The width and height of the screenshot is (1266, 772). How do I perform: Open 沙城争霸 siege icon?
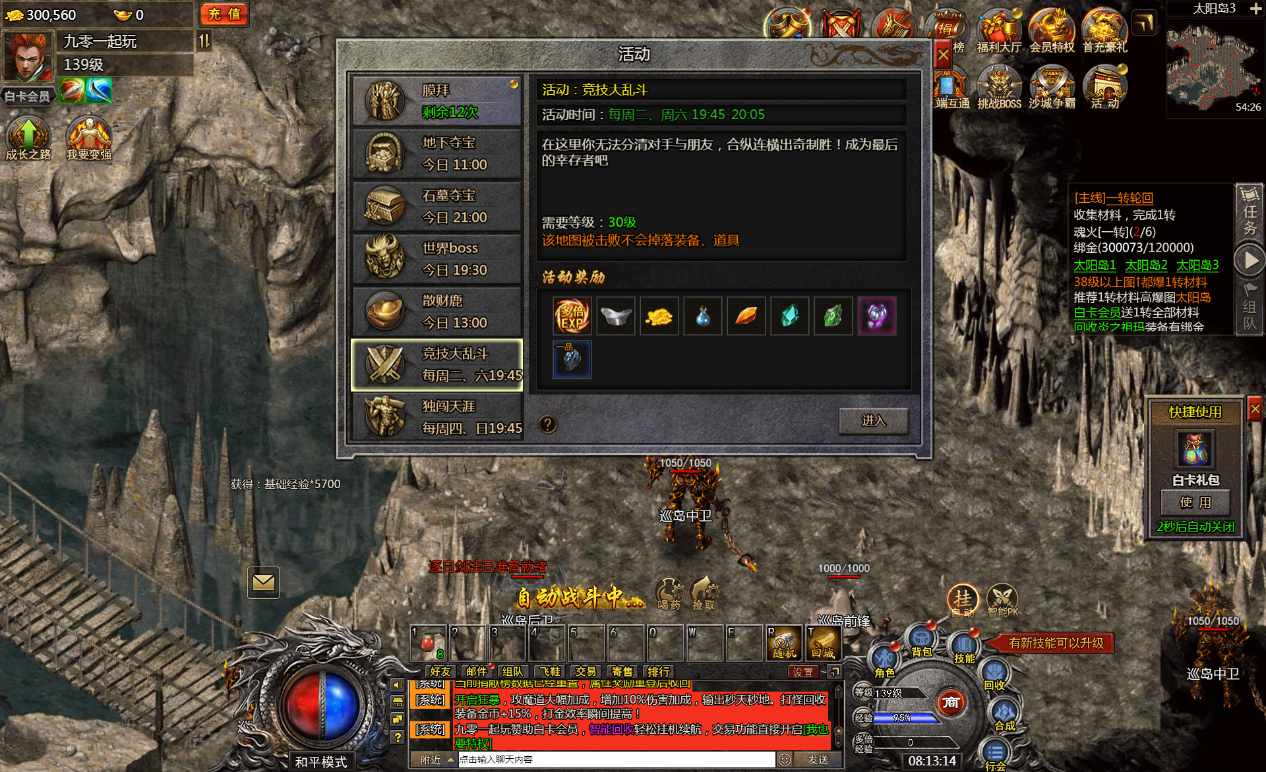pos(1051,87)
